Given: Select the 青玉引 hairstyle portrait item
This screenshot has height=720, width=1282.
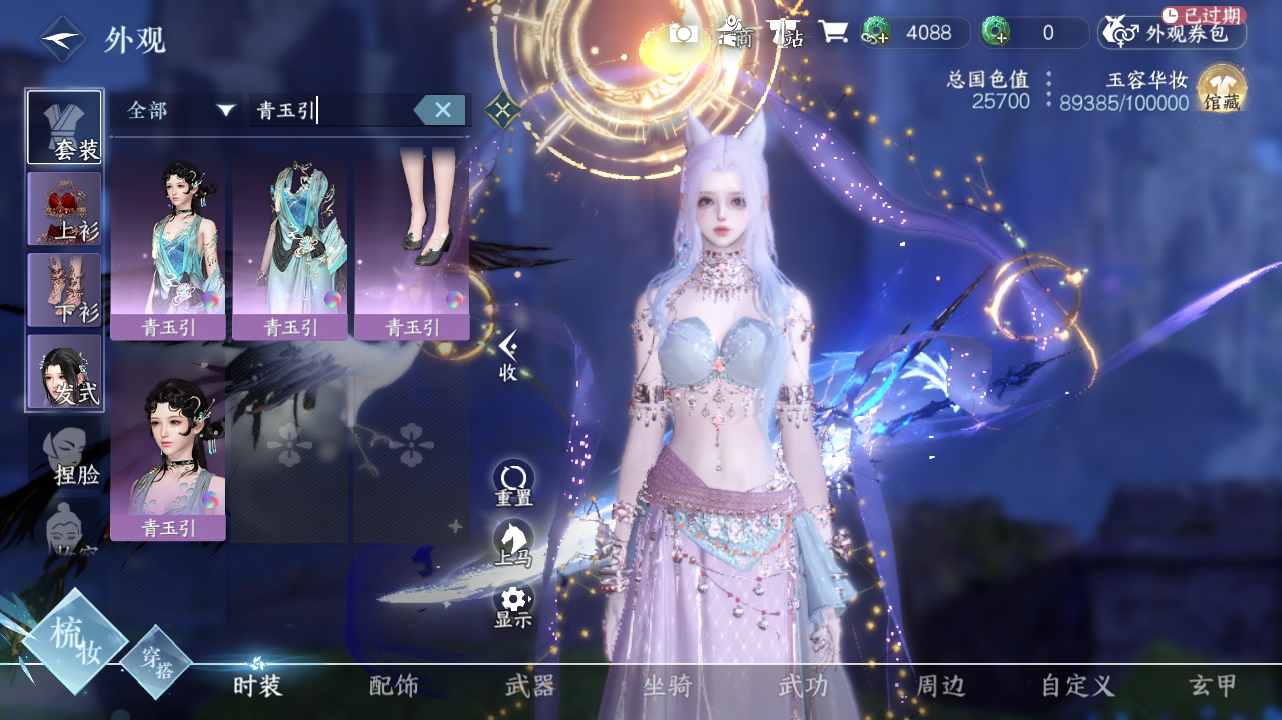Looking at the screenshot, I should click(168, 448).
